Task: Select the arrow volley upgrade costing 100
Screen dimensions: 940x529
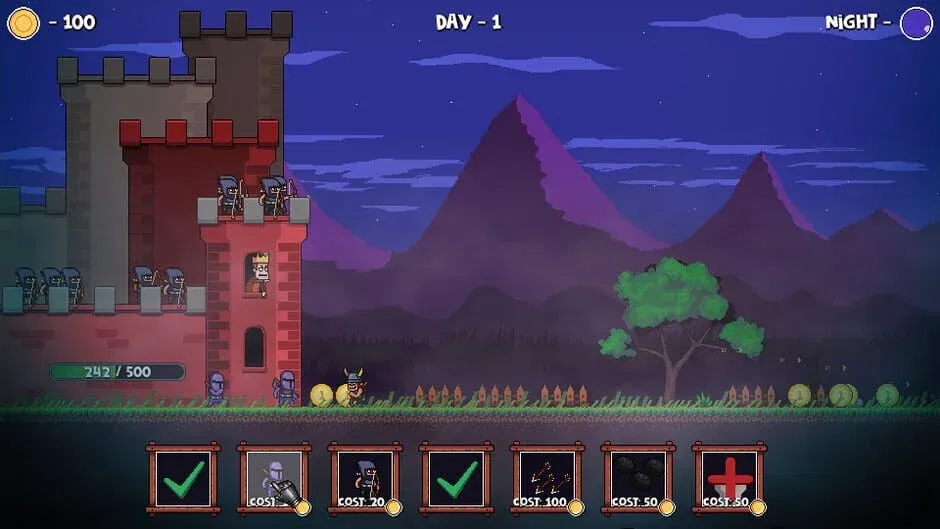Action: click(x=547, y=479)
